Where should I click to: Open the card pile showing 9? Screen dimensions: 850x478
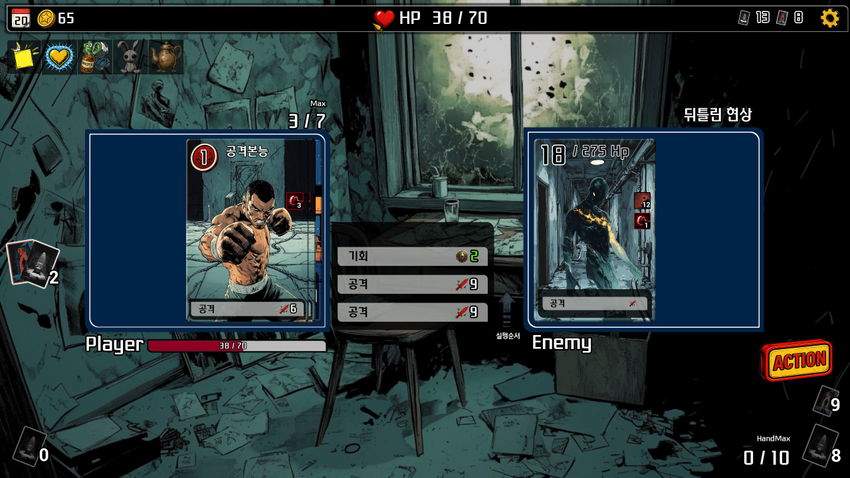(824, 401)
